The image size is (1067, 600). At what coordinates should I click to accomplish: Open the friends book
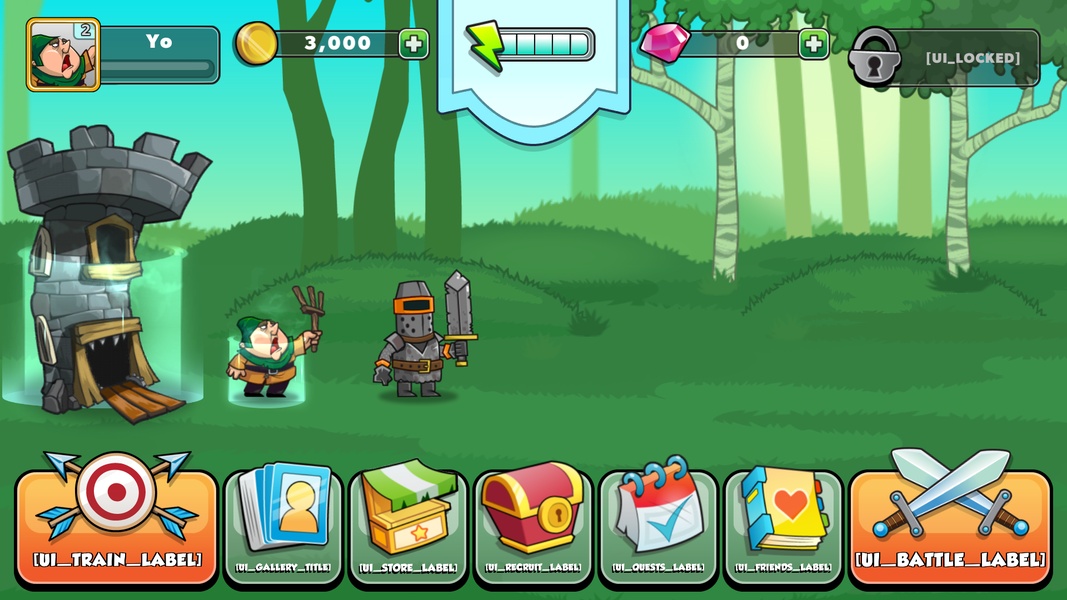tap(783, 525)
